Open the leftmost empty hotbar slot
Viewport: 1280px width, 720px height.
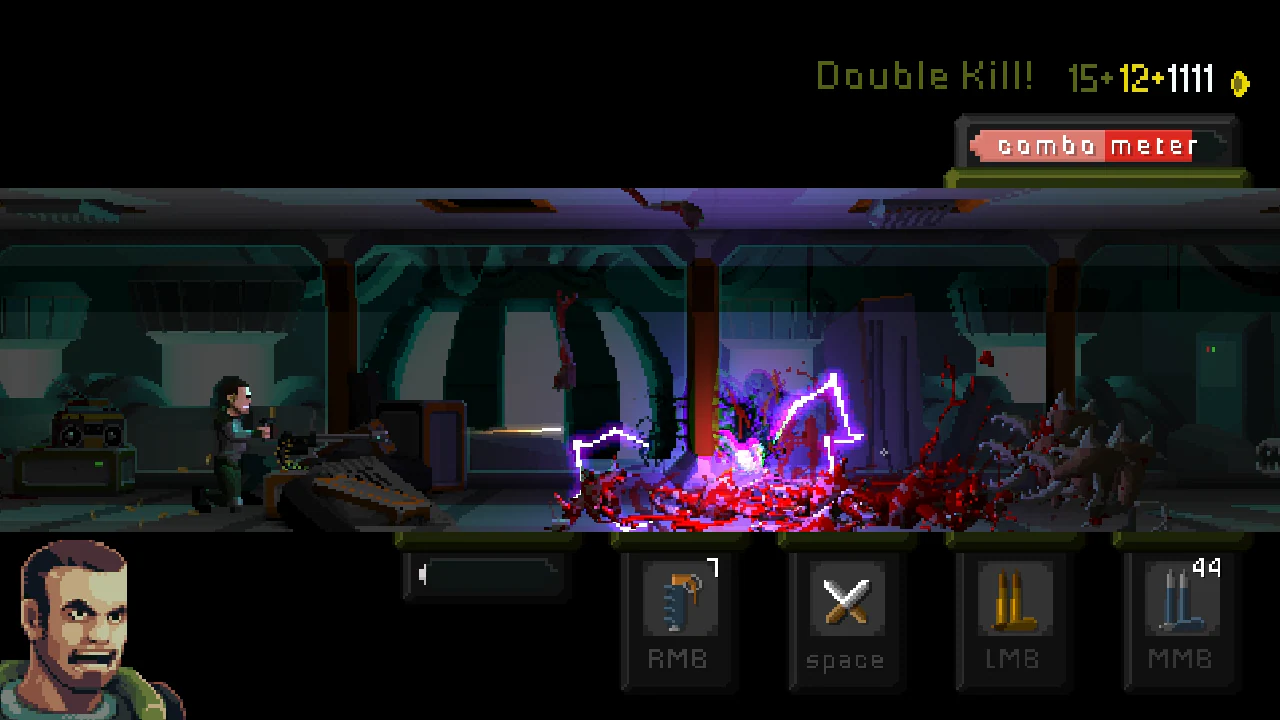click(x=487, y=575)
